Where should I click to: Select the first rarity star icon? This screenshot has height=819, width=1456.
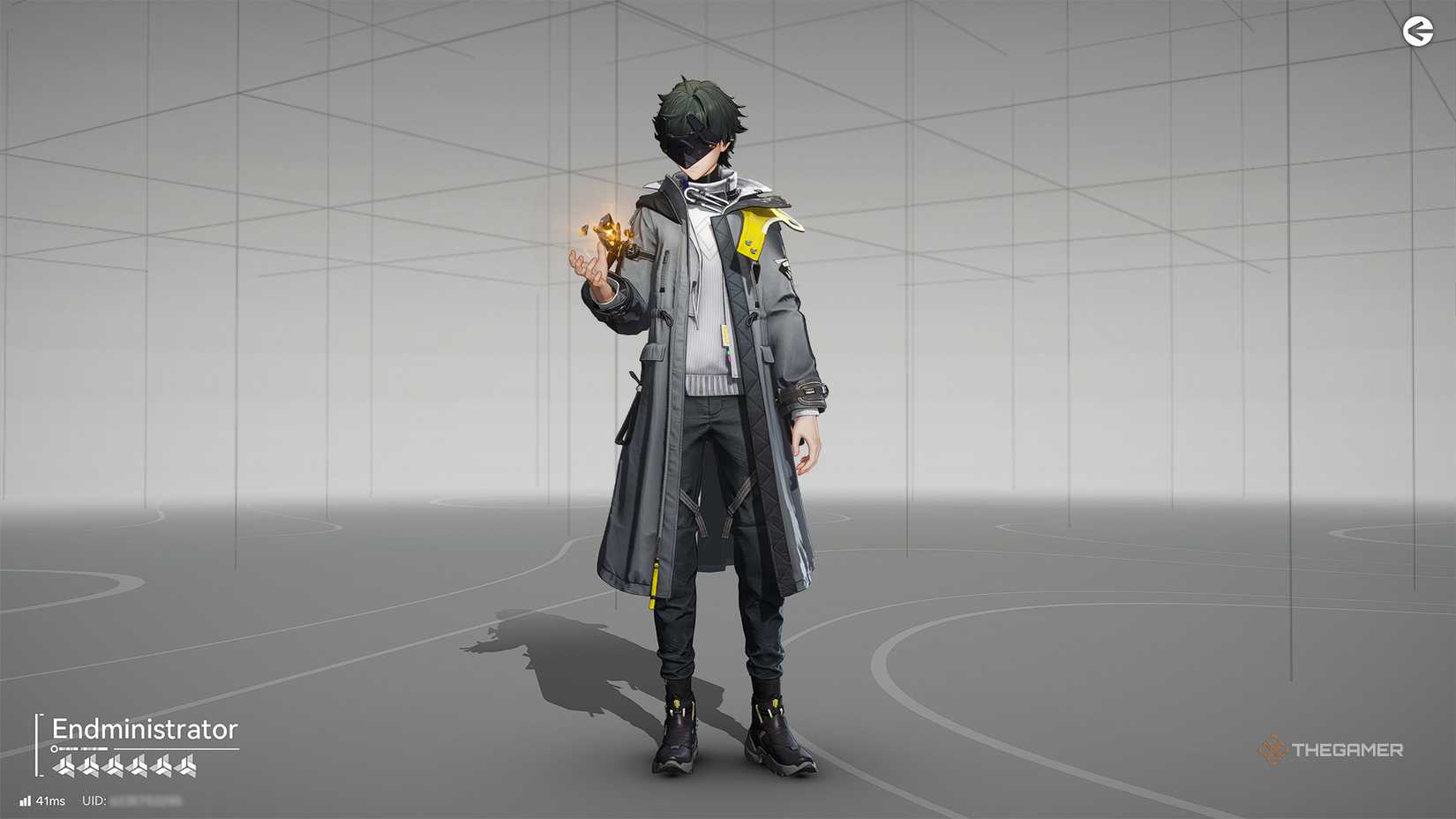[x=64, y=766]
